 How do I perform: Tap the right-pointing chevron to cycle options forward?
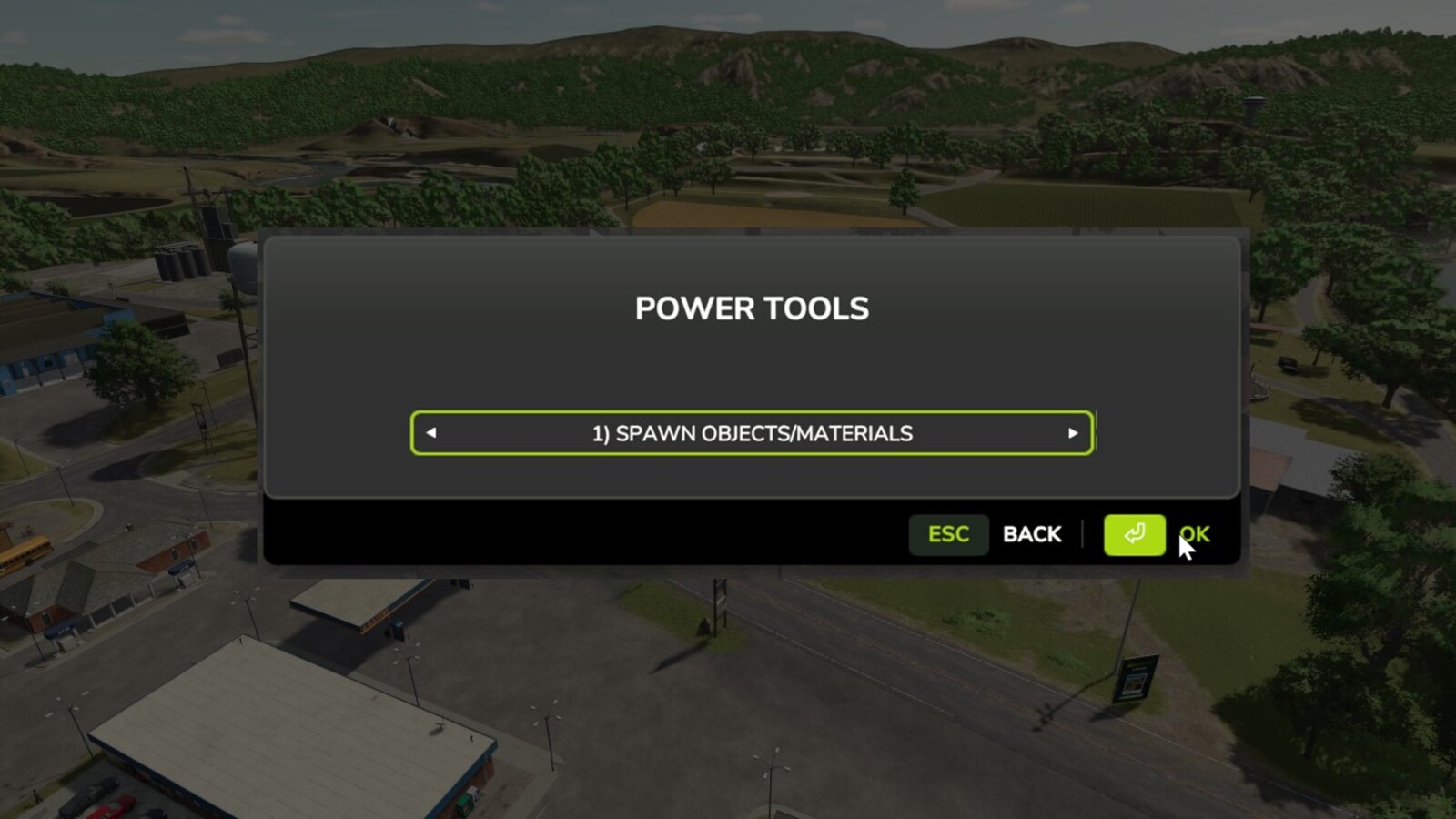point(1074,434)
